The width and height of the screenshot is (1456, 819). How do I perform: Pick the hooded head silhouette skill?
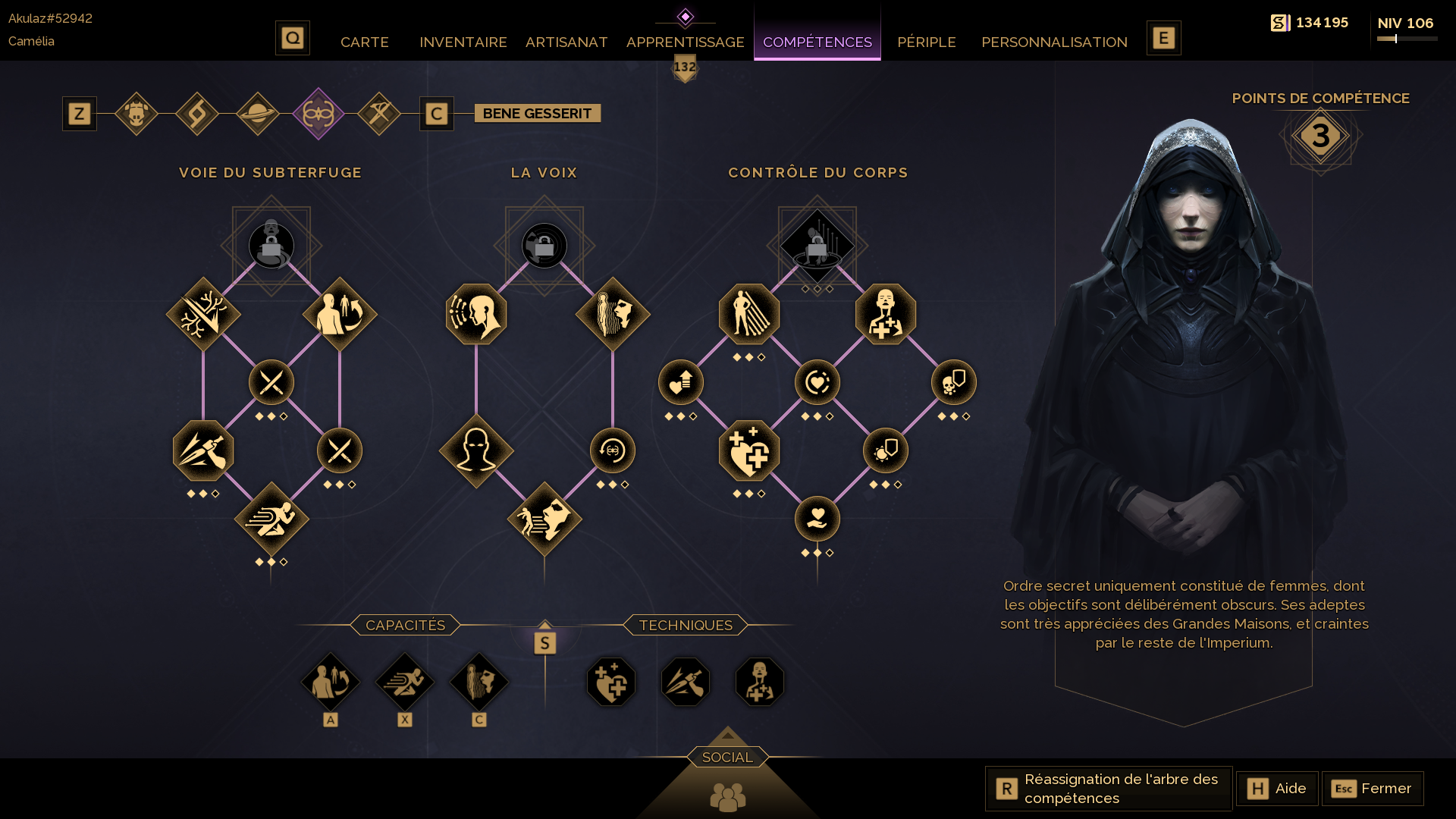coord(476,450)
